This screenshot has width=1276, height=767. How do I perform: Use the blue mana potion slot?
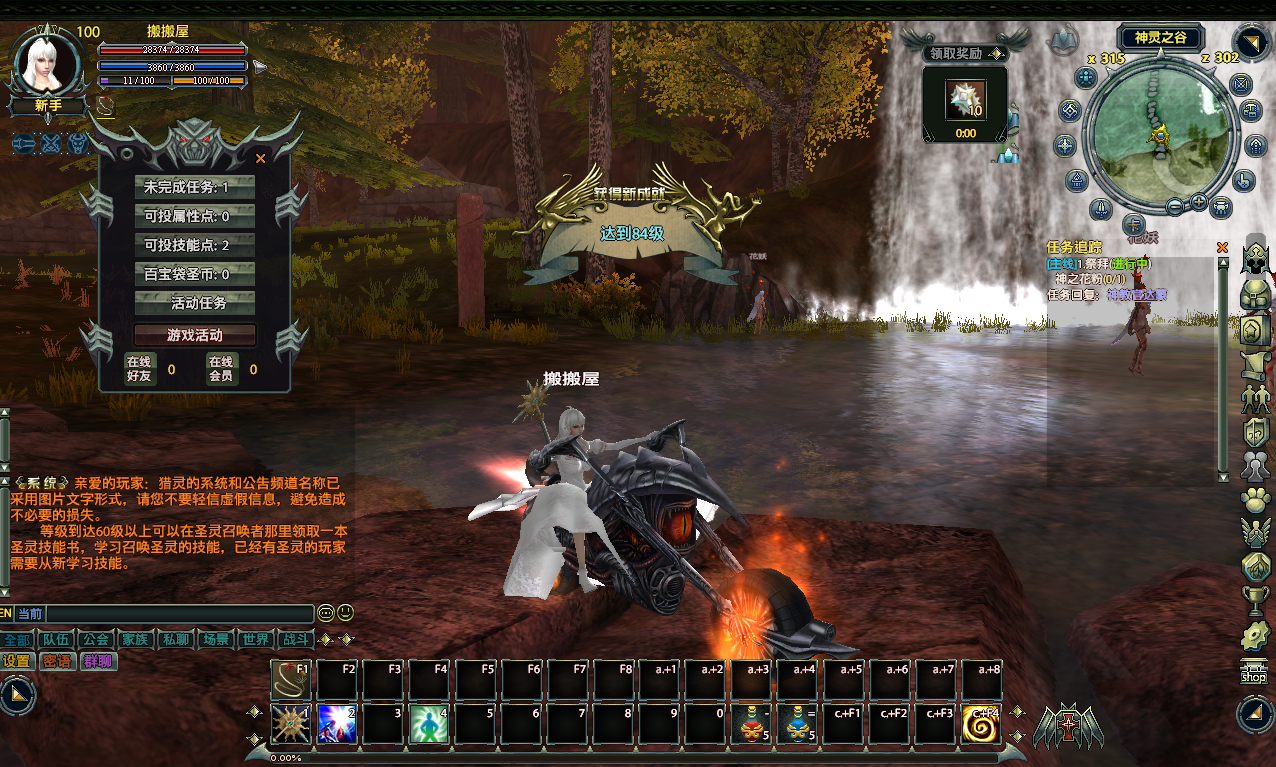coord(796,723)
